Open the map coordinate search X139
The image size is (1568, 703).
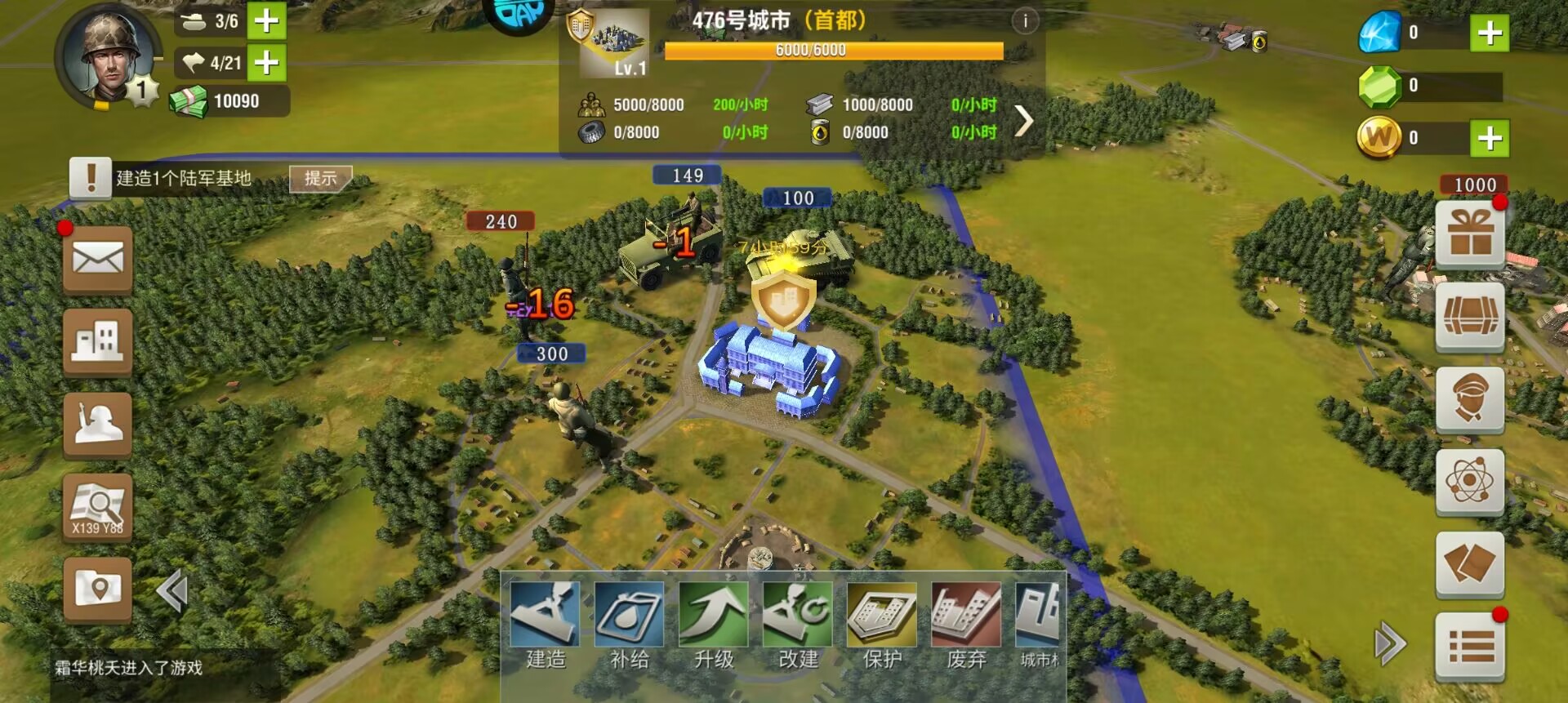click(98, 507)
